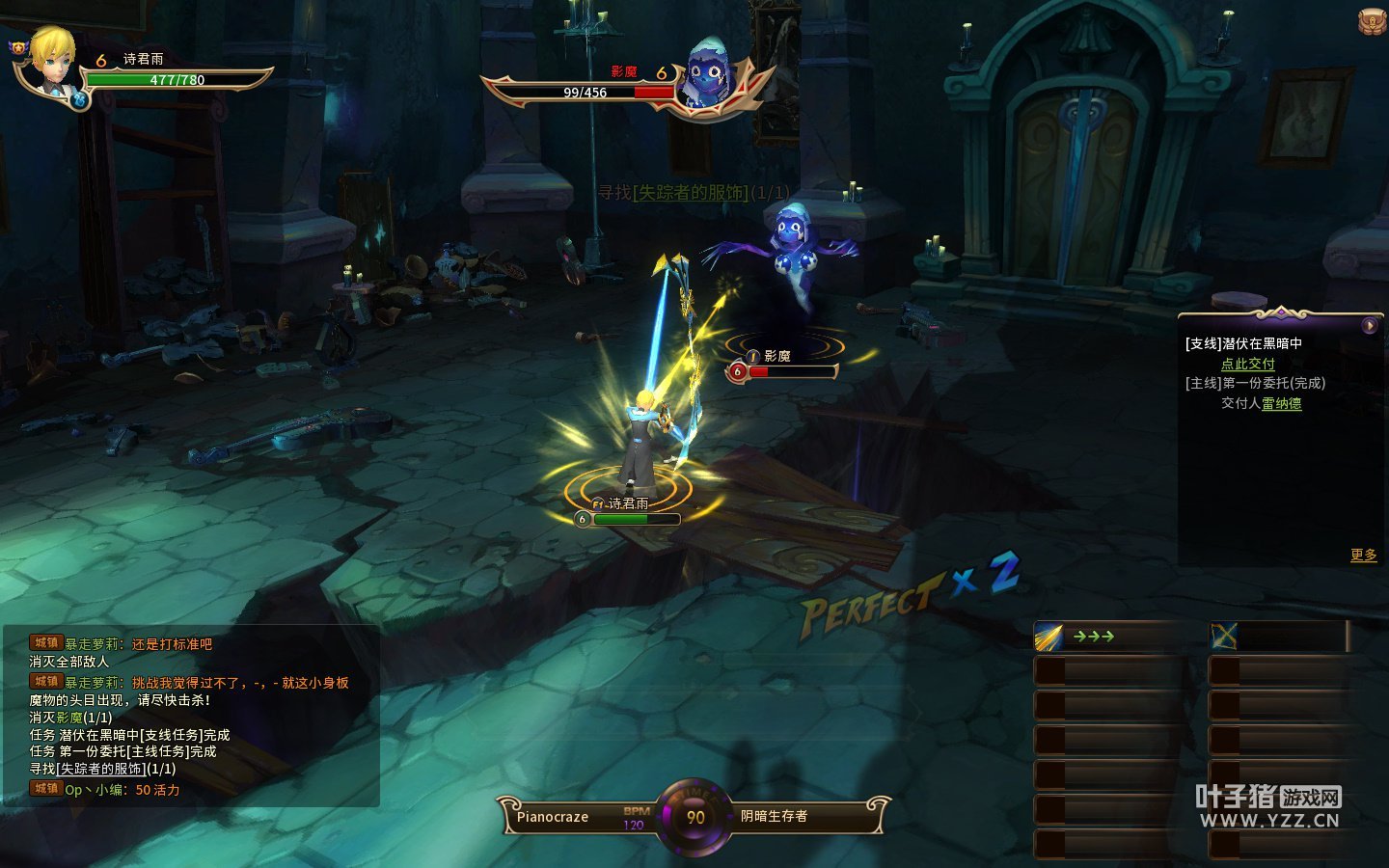Collapse the quest tracker with the arrow button

coord(1369,326)
